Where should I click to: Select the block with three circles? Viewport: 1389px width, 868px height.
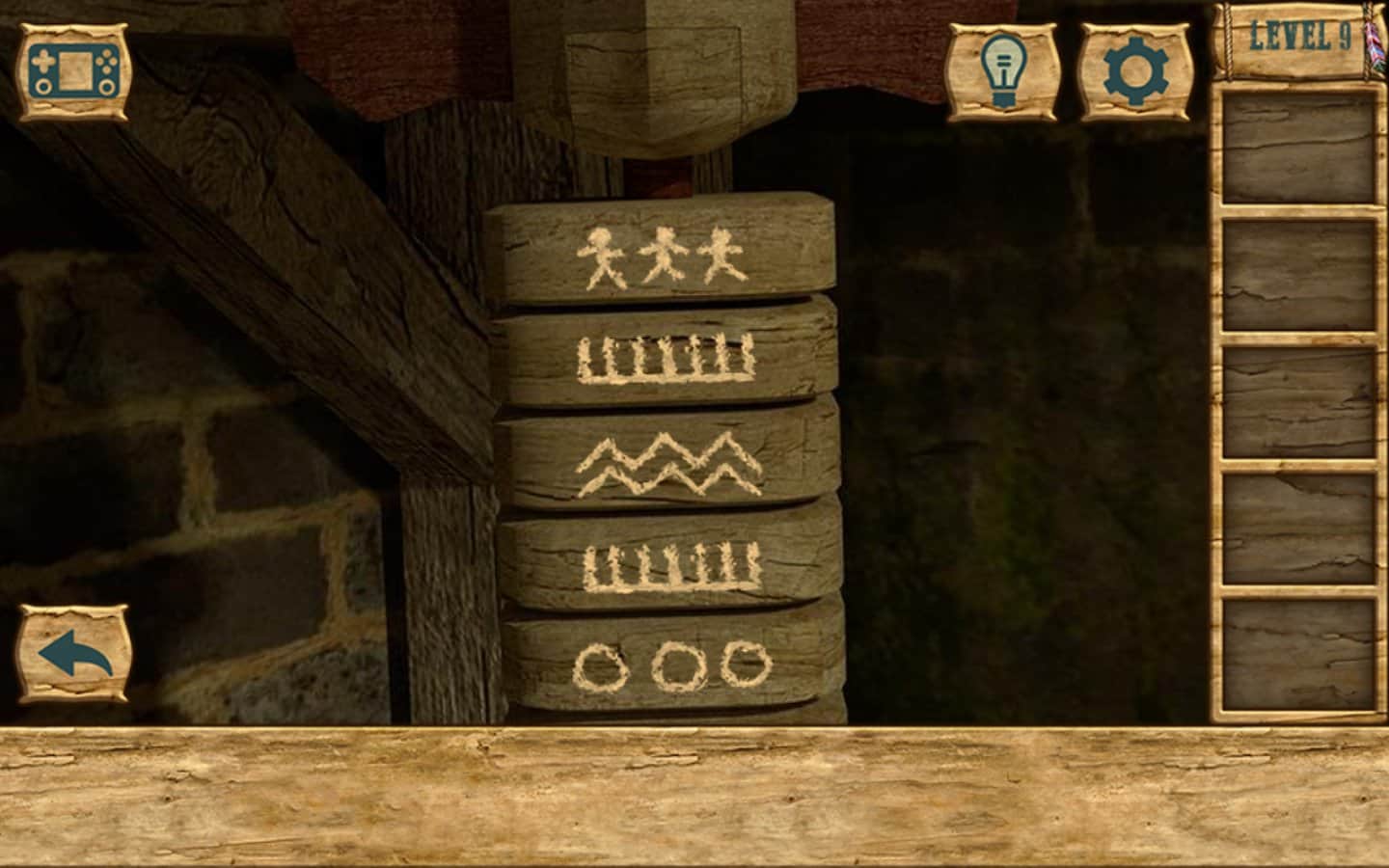point(672,664)
